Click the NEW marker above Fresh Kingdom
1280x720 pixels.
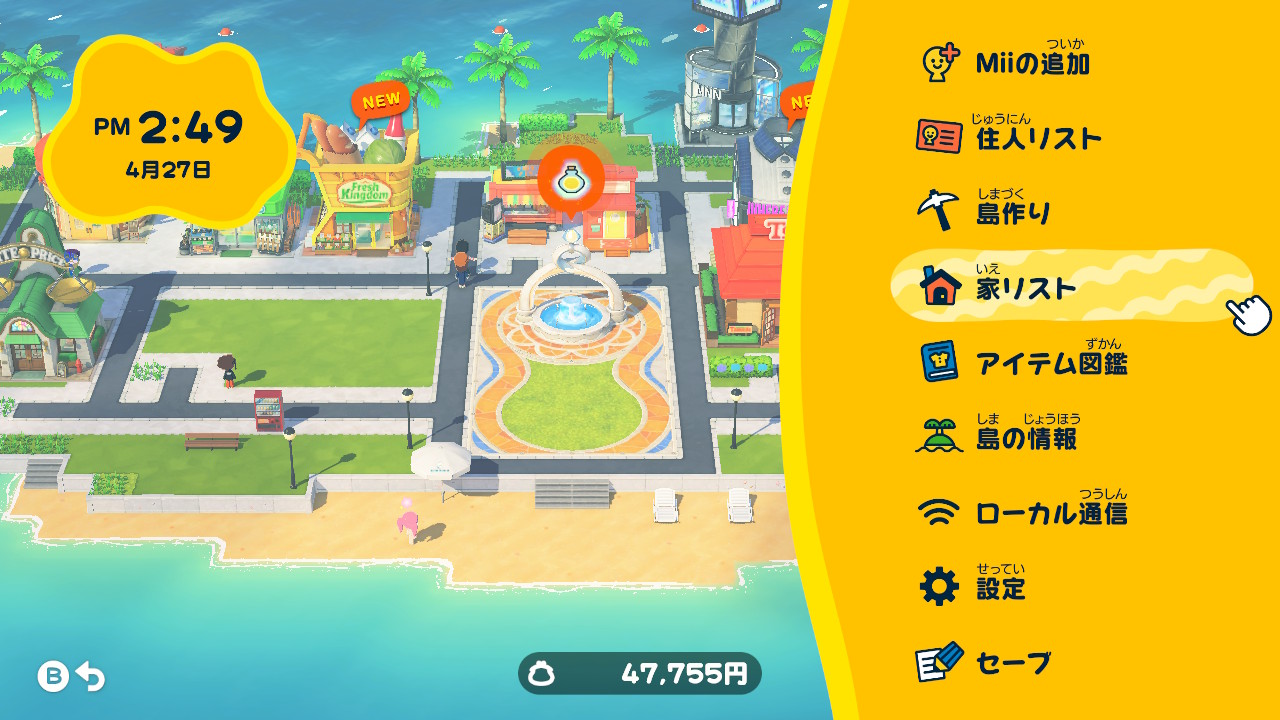(380, 100)
